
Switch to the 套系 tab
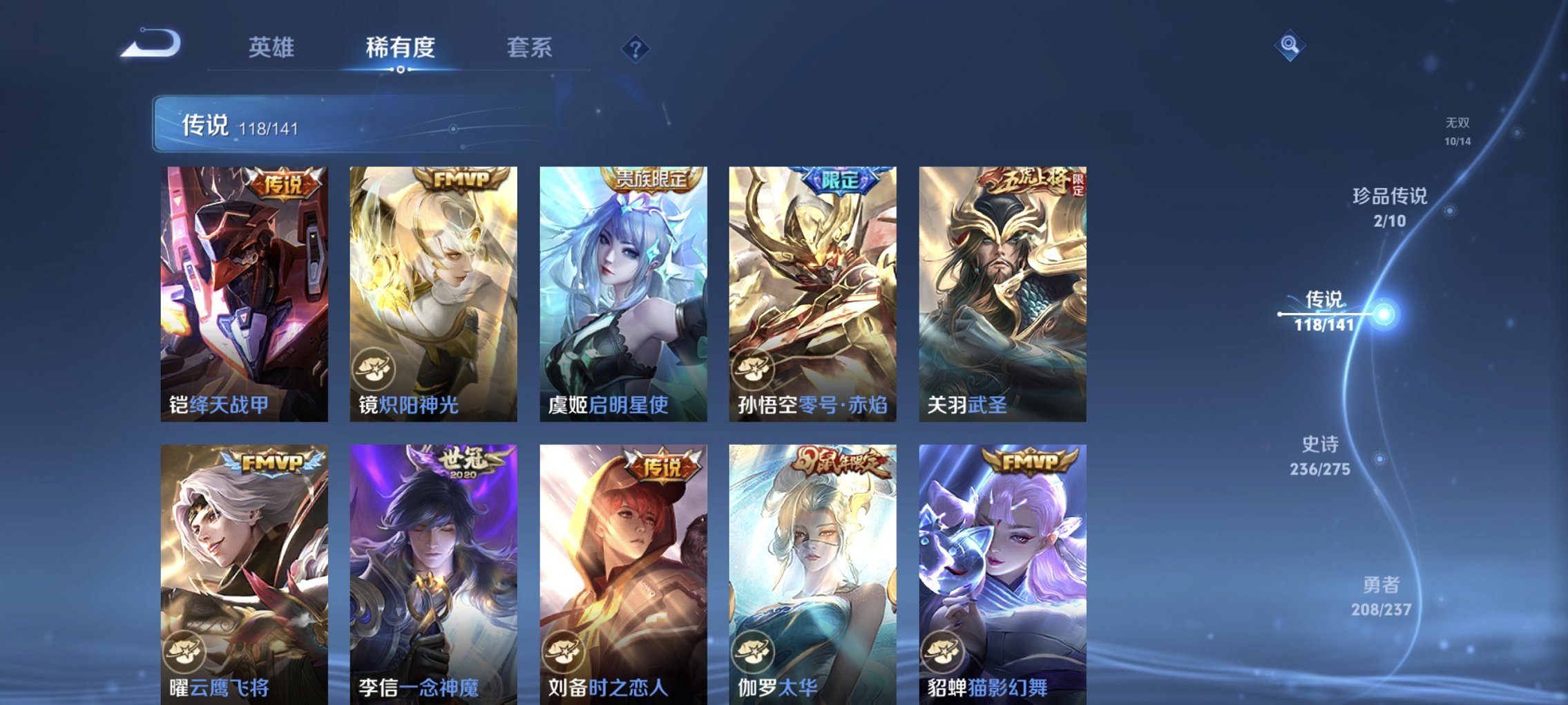[527, 48]
